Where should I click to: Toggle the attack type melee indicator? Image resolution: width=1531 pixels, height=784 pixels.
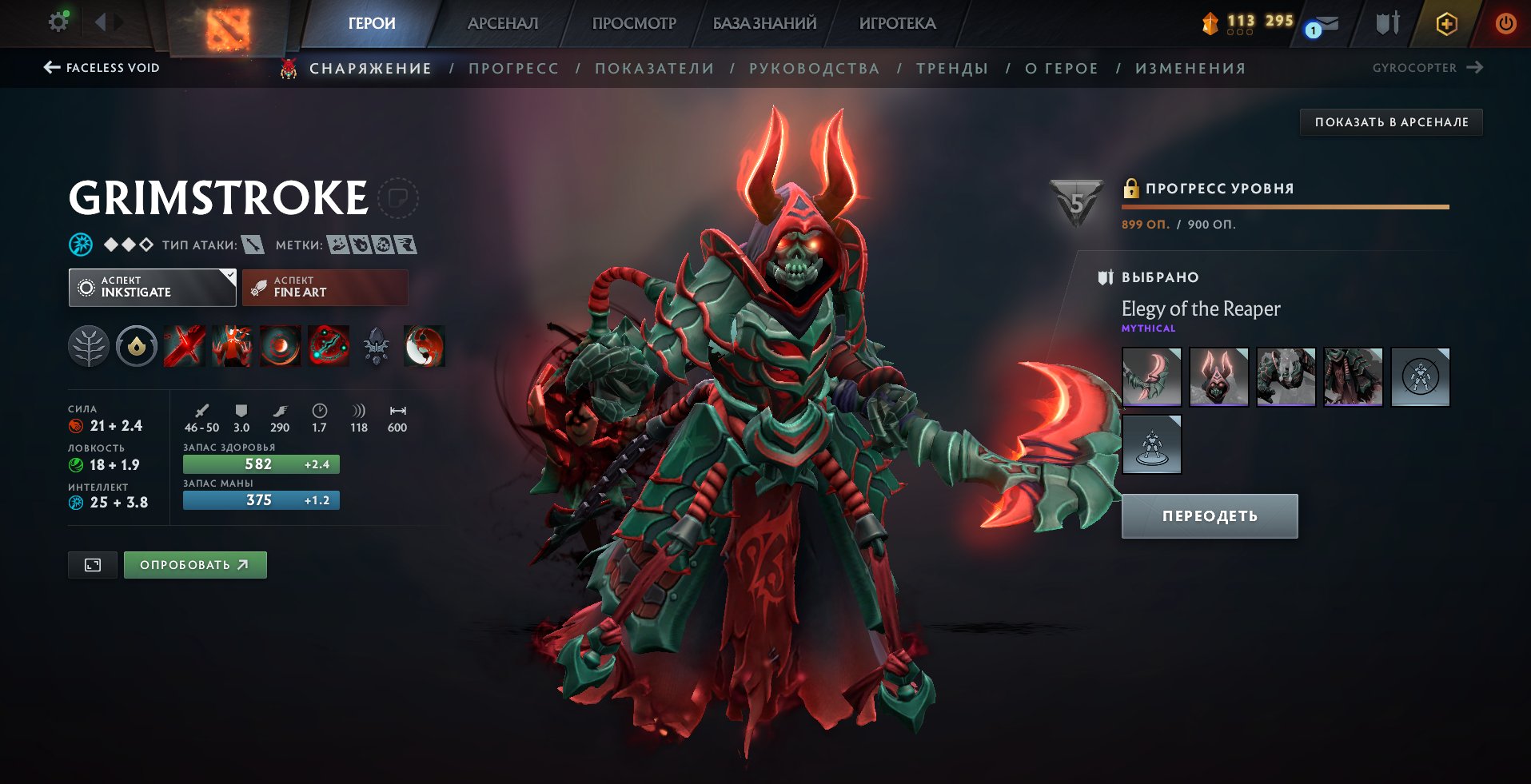coord(254,245)
